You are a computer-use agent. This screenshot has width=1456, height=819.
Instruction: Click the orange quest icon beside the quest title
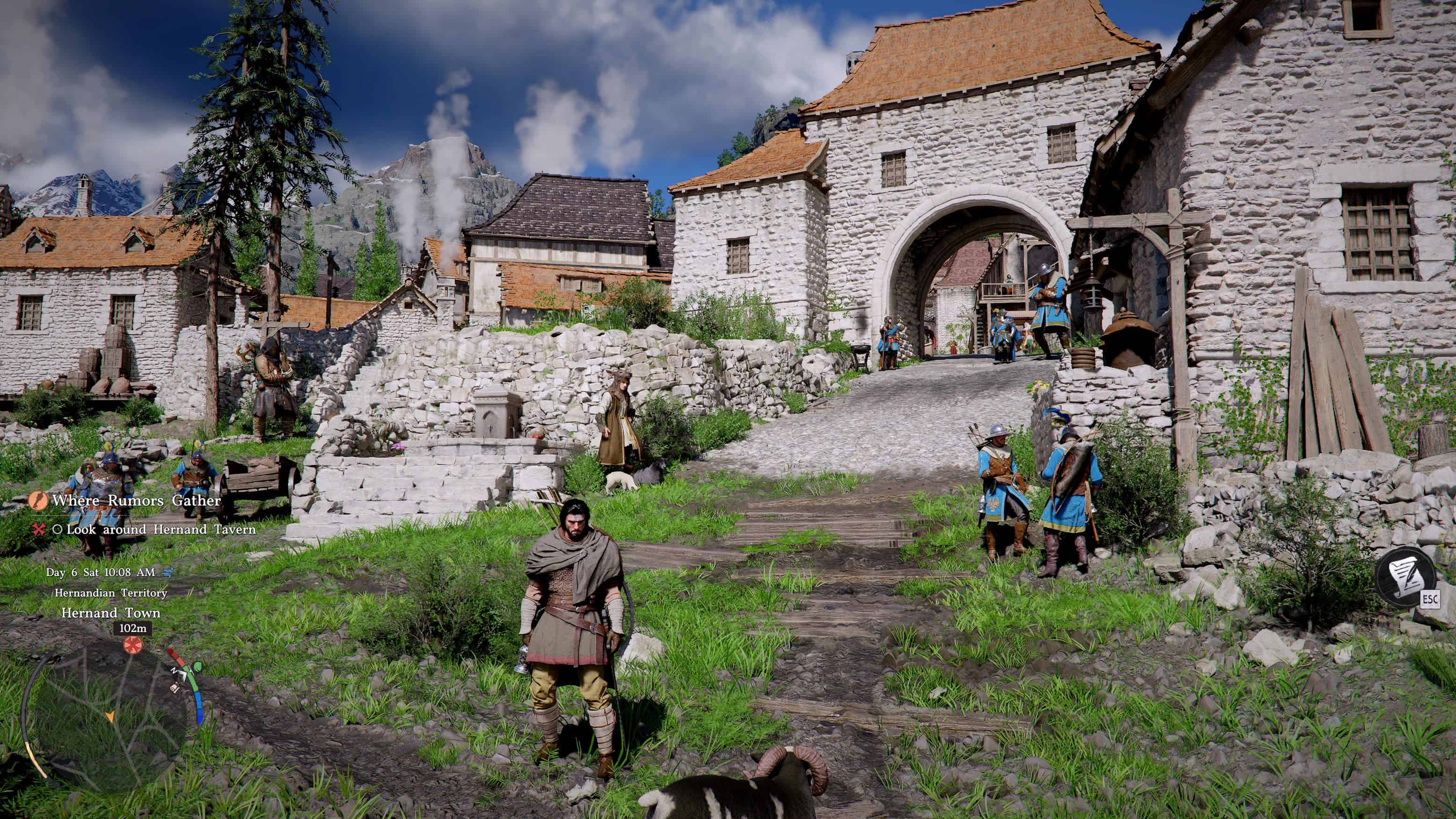[x=38, y=500]
